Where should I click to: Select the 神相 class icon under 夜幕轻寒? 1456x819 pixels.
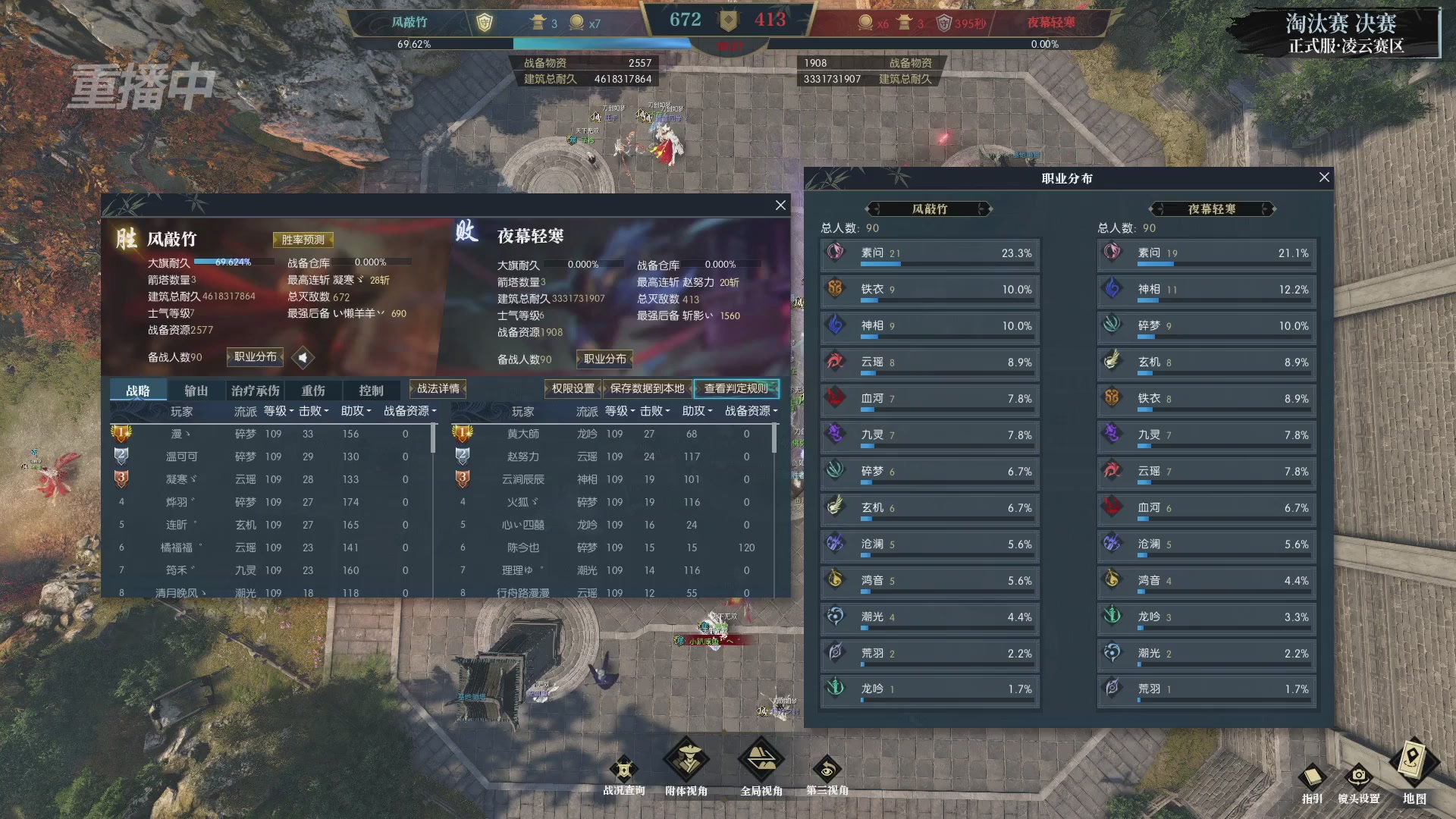click(x=1112, y=289)
